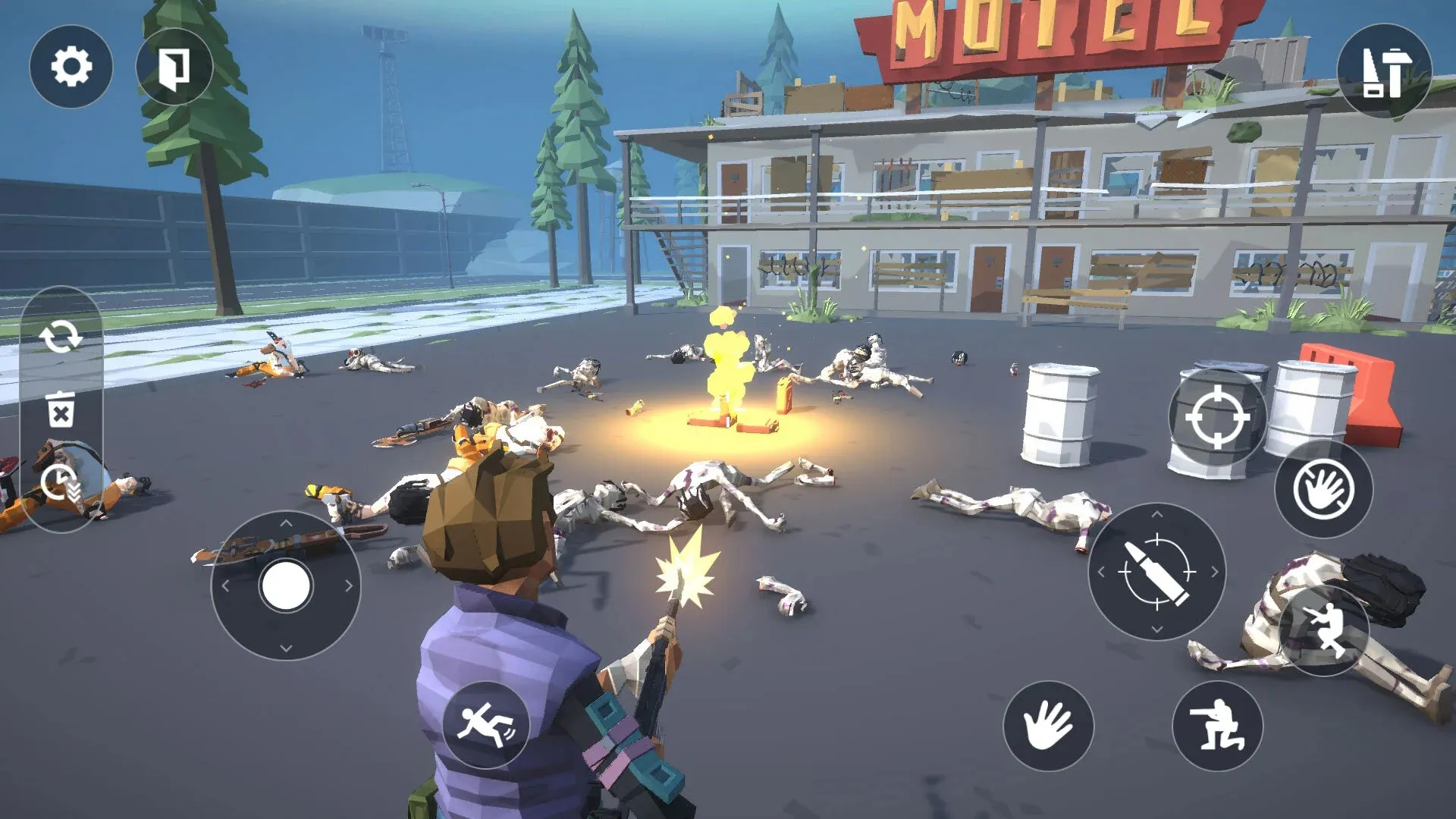Tap the crossed-out hand button
Screen dimensions: 1456x819
coord(1323,489)
